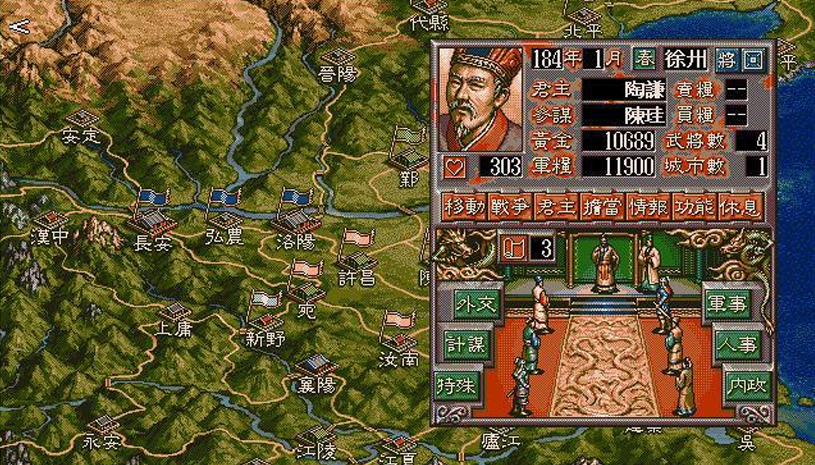
Task: Click the blue square icon beside 將
Action: coord(752,59)
